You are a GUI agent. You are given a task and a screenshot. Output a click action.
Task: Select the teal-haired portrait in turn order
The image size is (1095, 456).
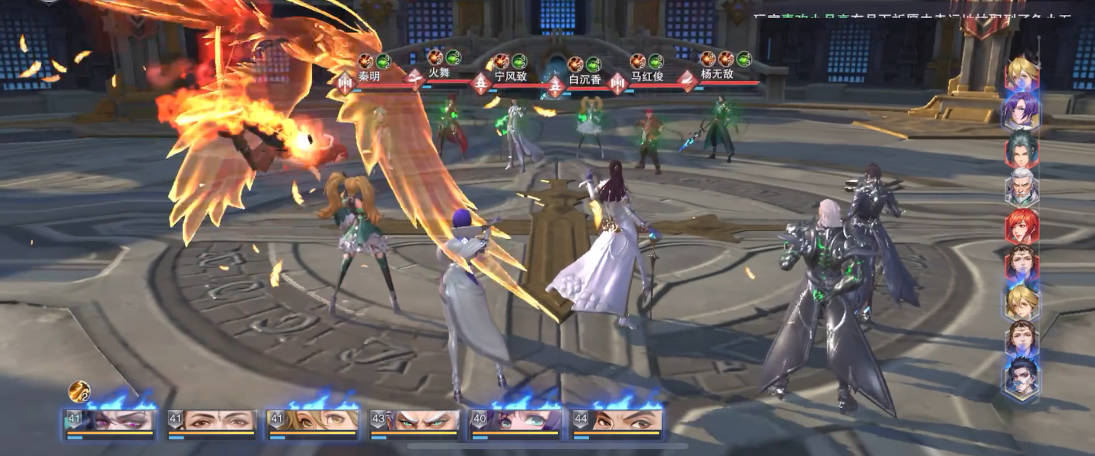(1022, 149)
